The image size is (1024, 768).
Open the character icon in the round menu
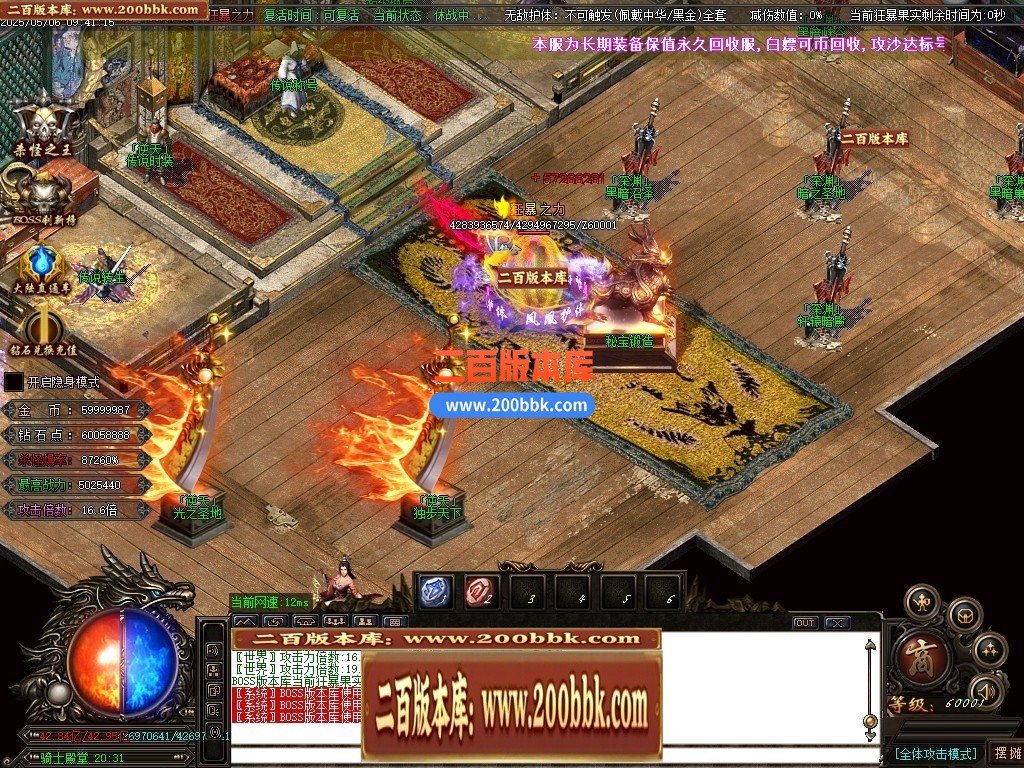[x=921, y=602]
